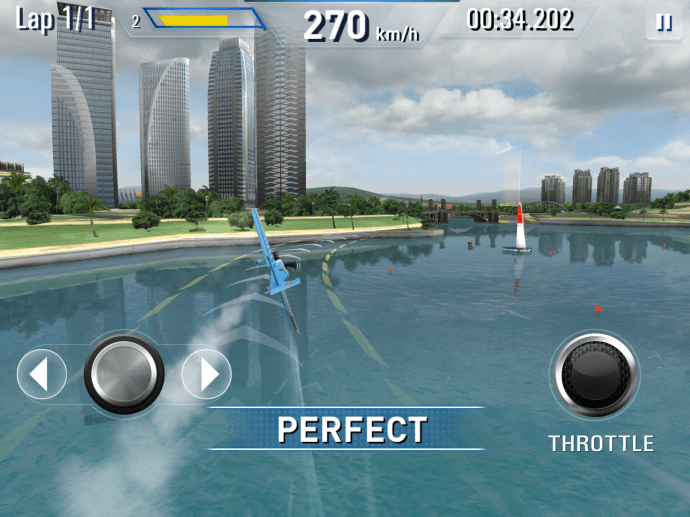Image resolution: width=690 pixels, height=517 pixels.
Task: Steer left with the left arrow button
Action: [41, 375]
